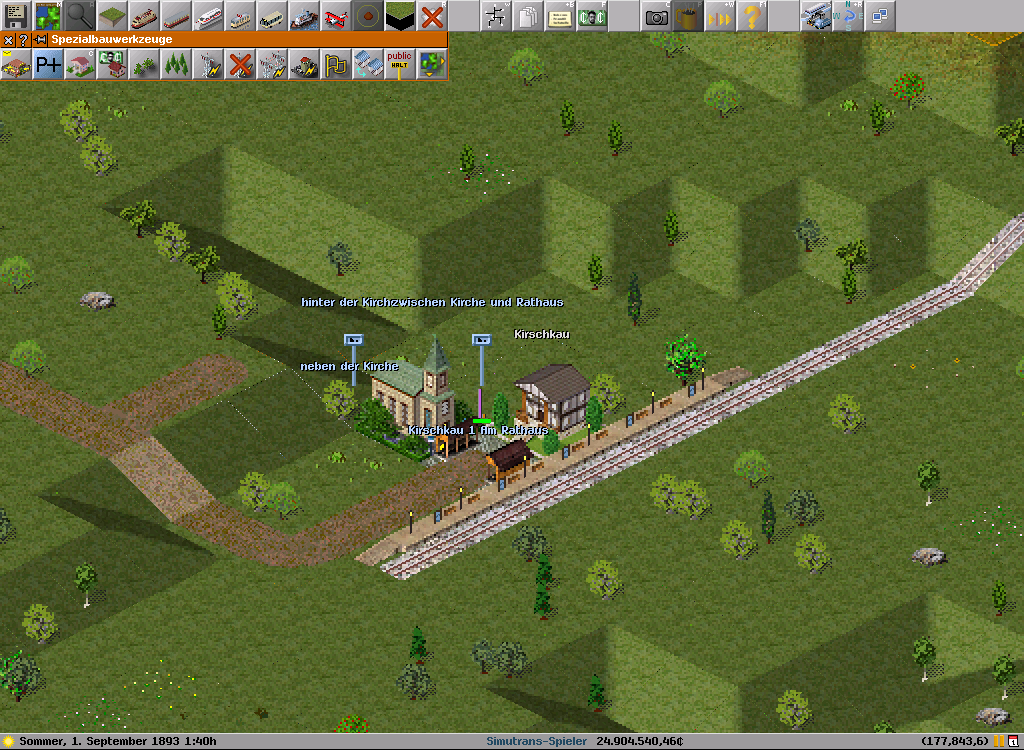Open help for the Spezialbauwerkzeuge window
1024x750 pixels.
[24, 40]
